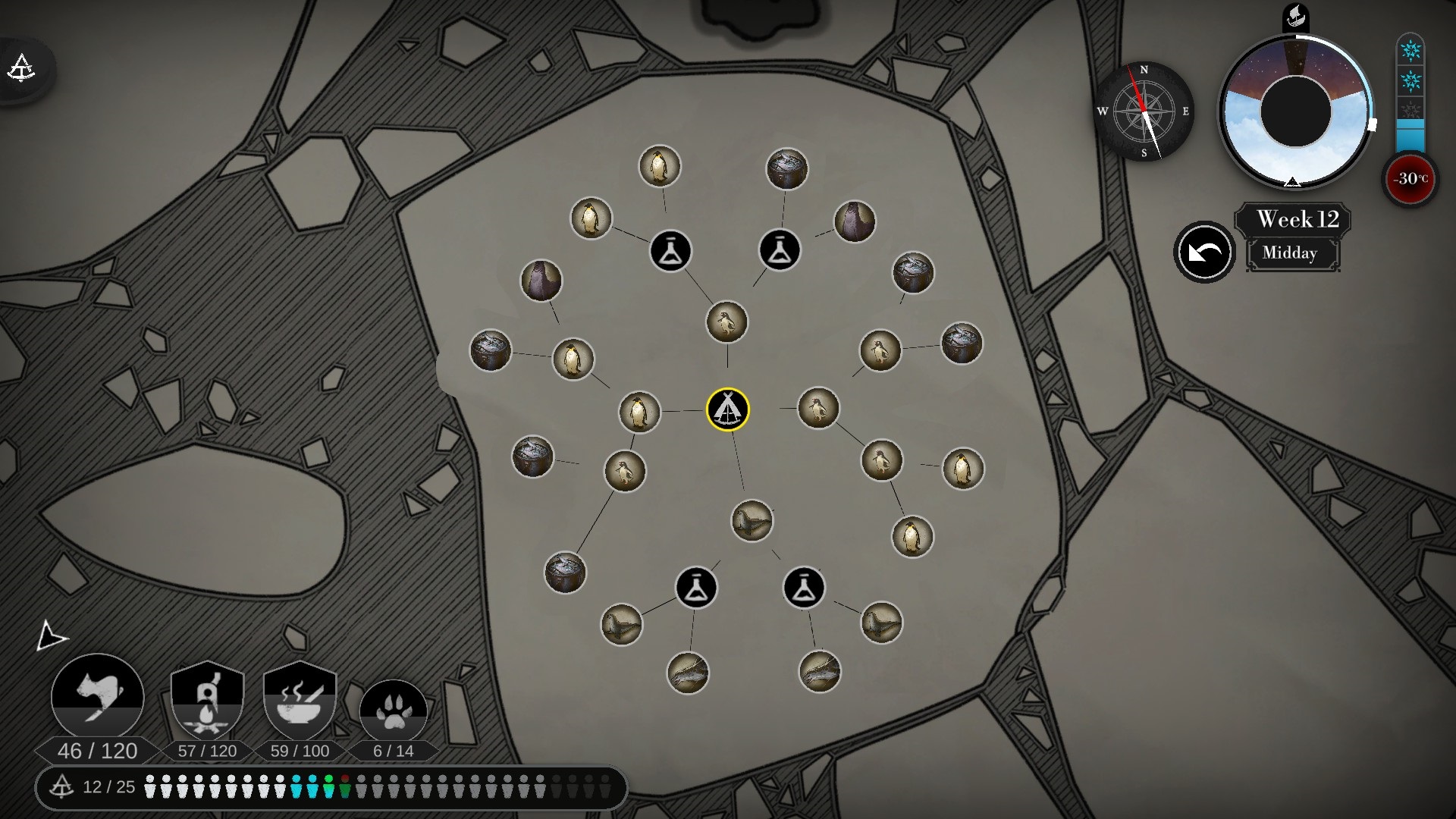
Task: Click the curved-arrow back button
Action: (1203, 253)
